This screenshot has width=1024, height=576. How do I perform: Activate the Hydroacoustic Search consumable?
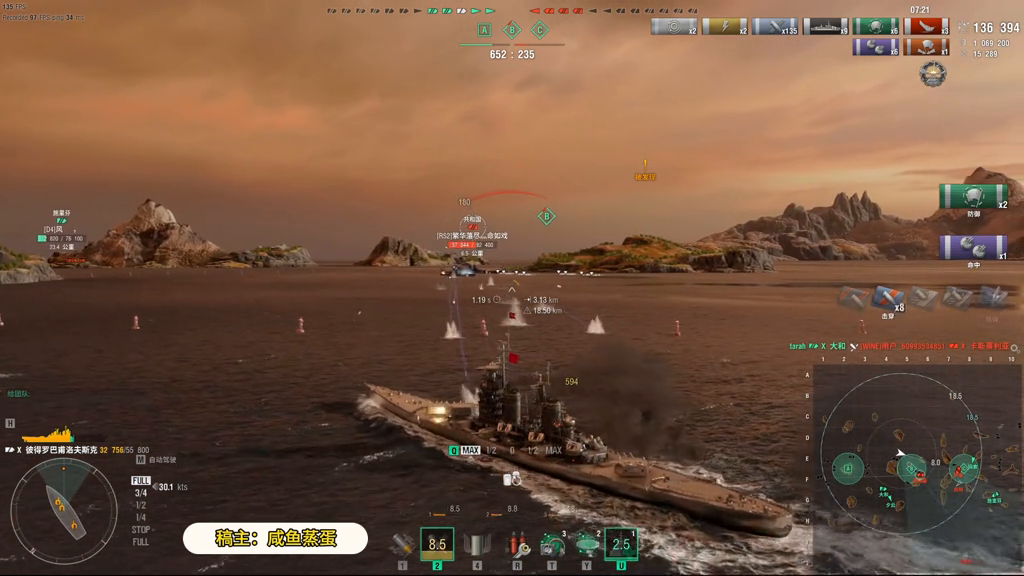pos(552,545)
